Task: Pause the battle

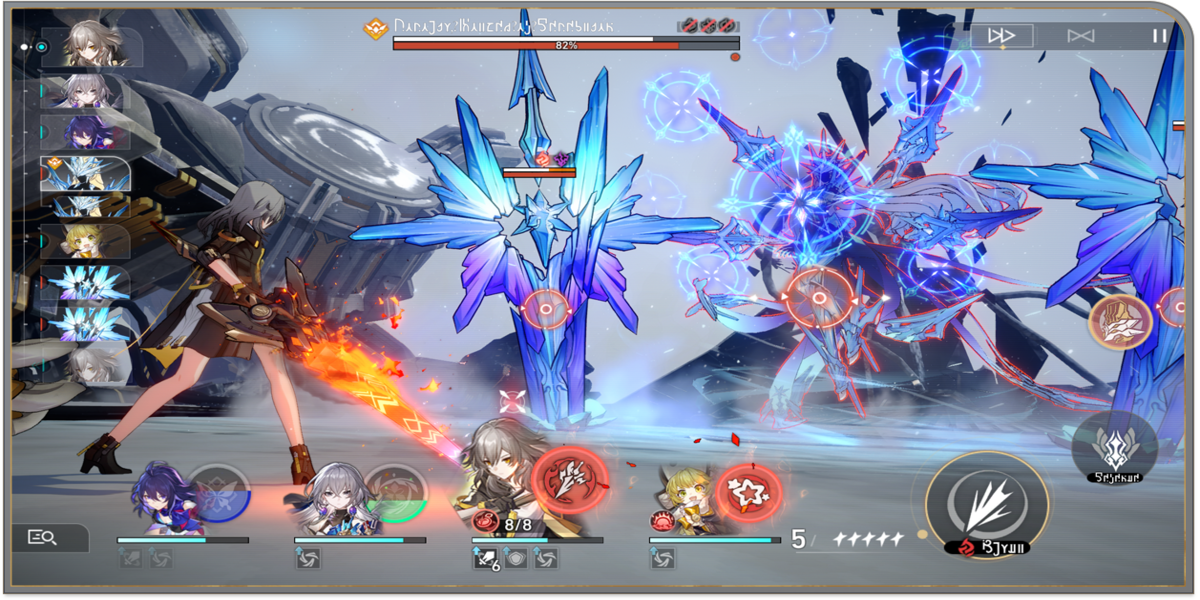Action: click(x=1159, y=36)
